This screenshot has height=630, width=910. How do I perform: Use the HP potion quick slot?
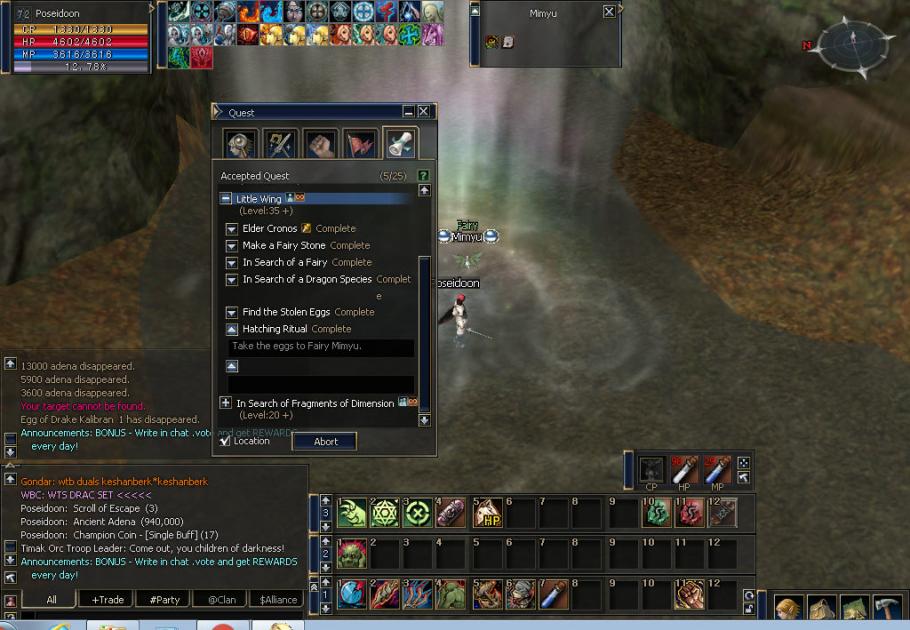pos(685,468)
